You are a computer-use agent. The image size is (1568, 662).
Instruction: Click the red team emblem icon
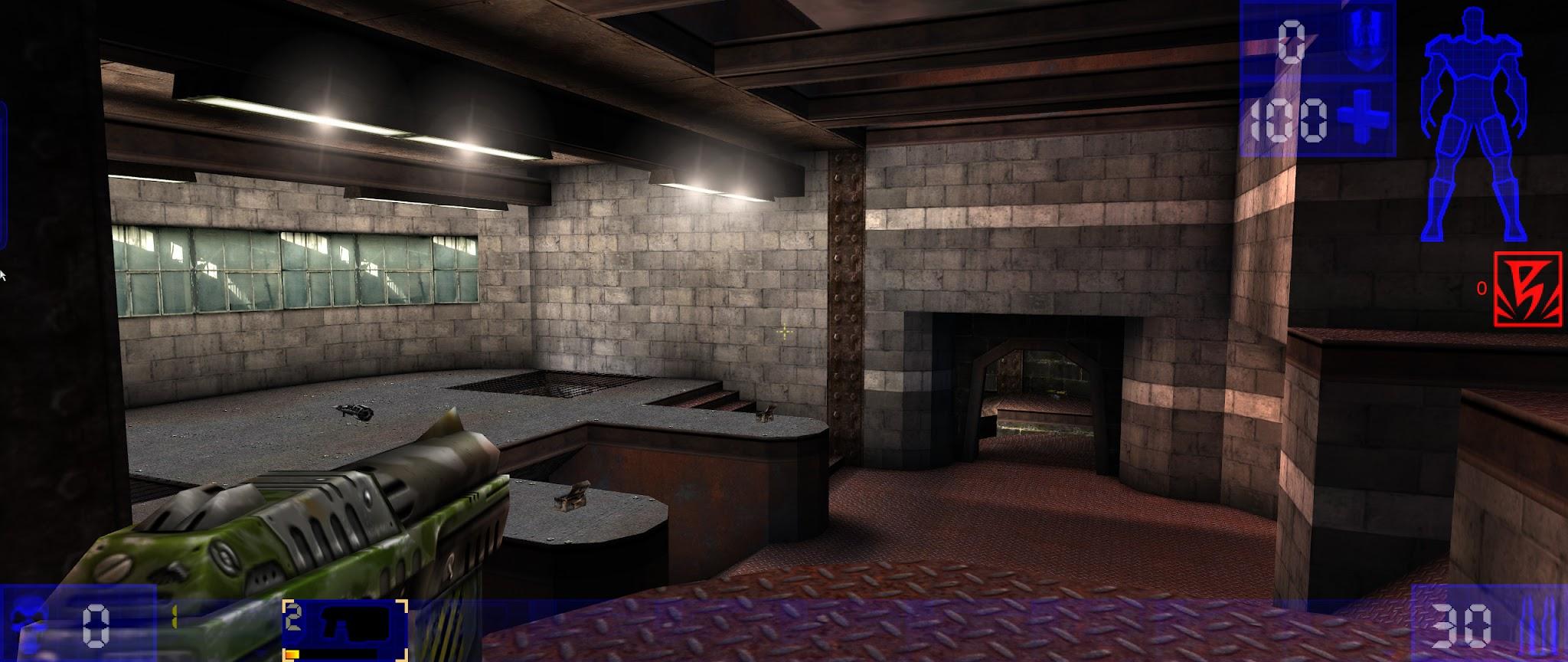(x=1527, y=289)
